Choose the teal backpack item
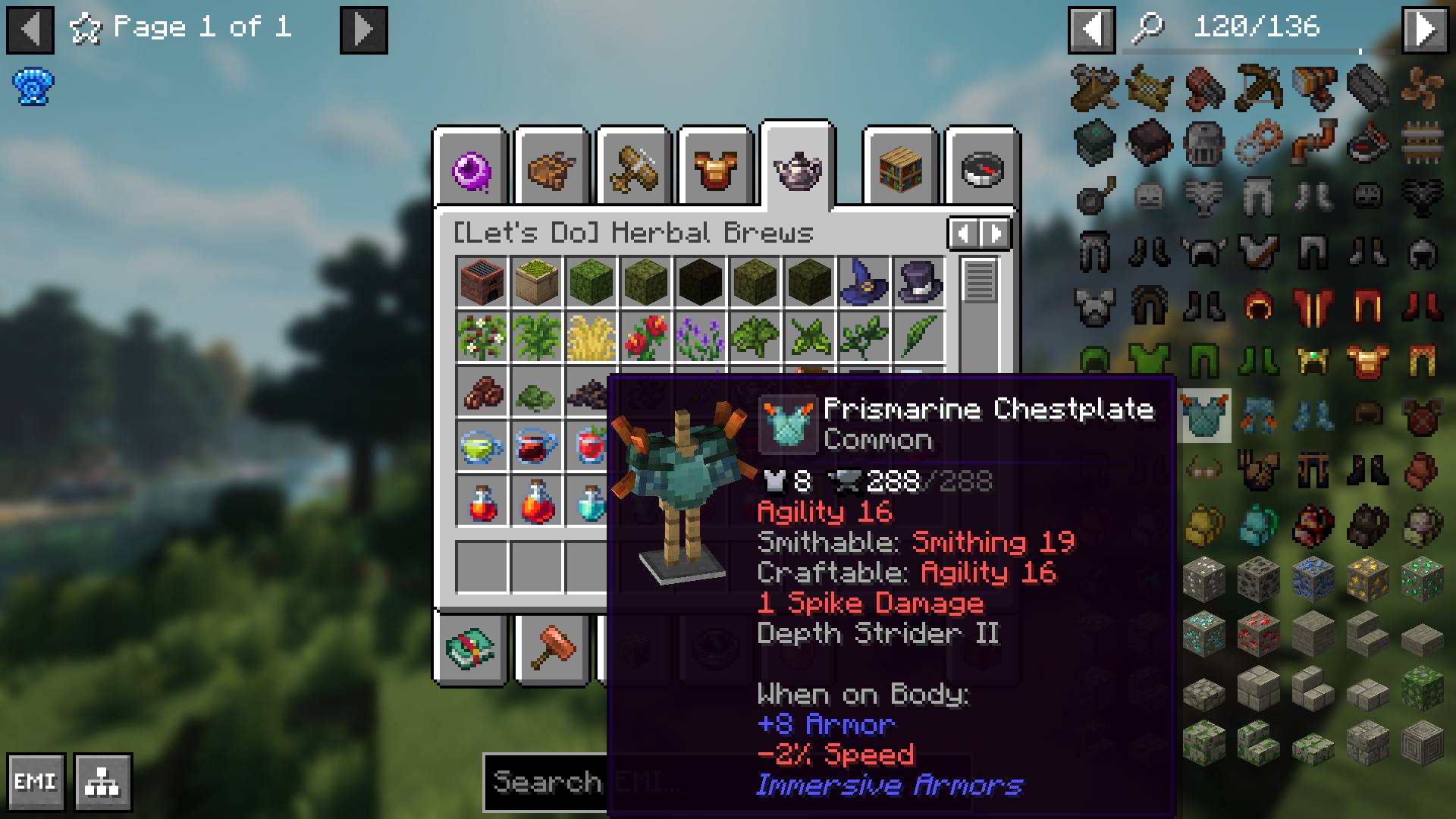Image resolution: width=1456 pixels, height=819 pixels. tap(1258, 524)
